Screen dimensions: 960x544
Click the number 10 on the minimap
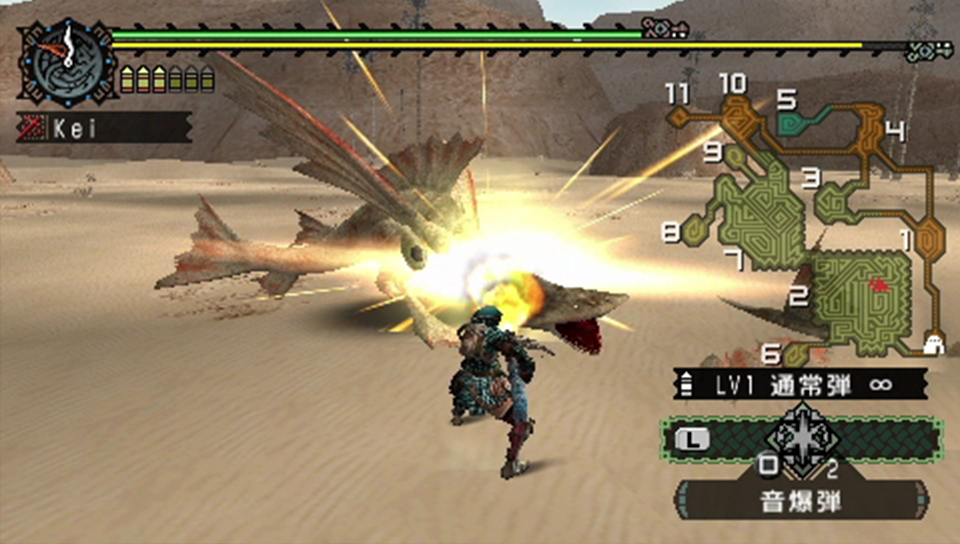pyautogui.click(x=732, y=83)
